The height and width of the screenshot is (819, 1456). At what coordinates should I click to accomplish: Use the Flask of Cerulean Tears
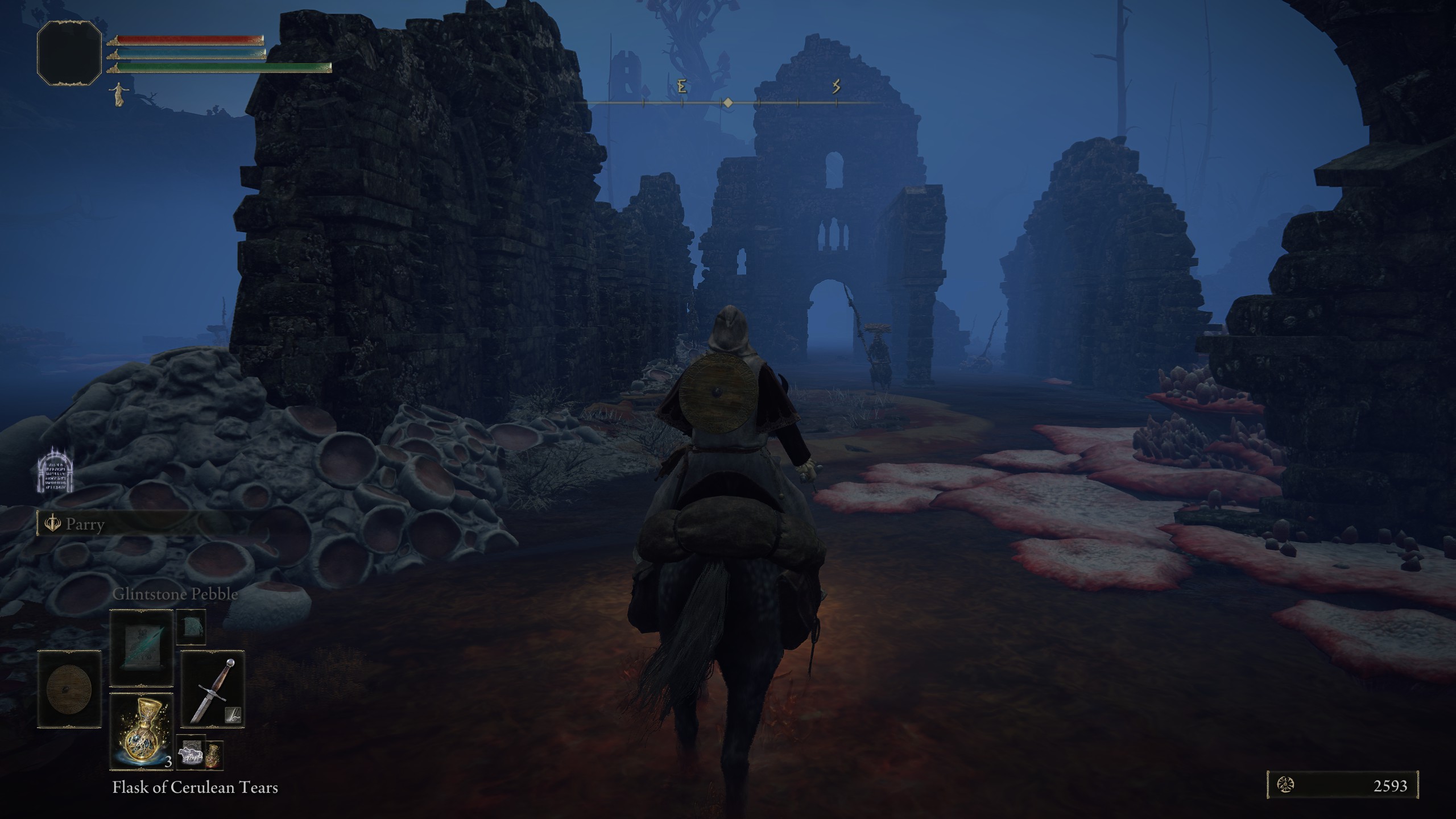[141, 731]
